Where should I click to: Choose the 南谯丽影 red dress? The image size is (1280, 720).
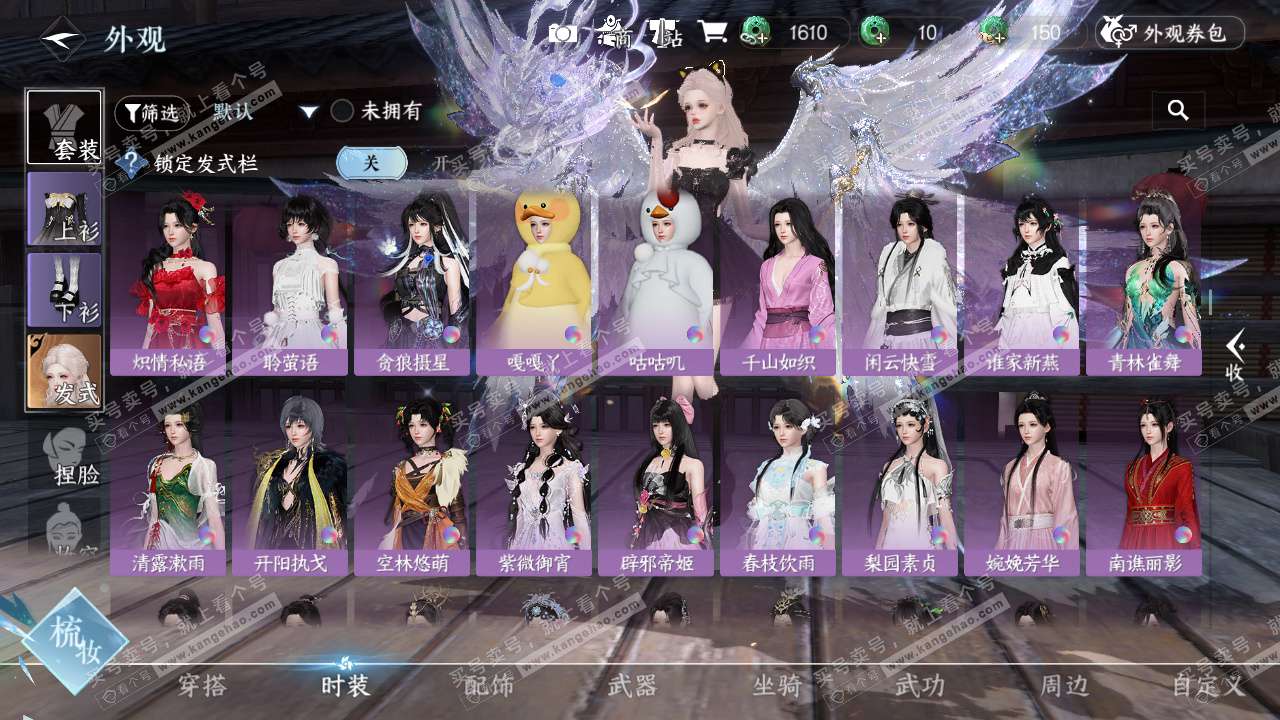click(1144, 485)
